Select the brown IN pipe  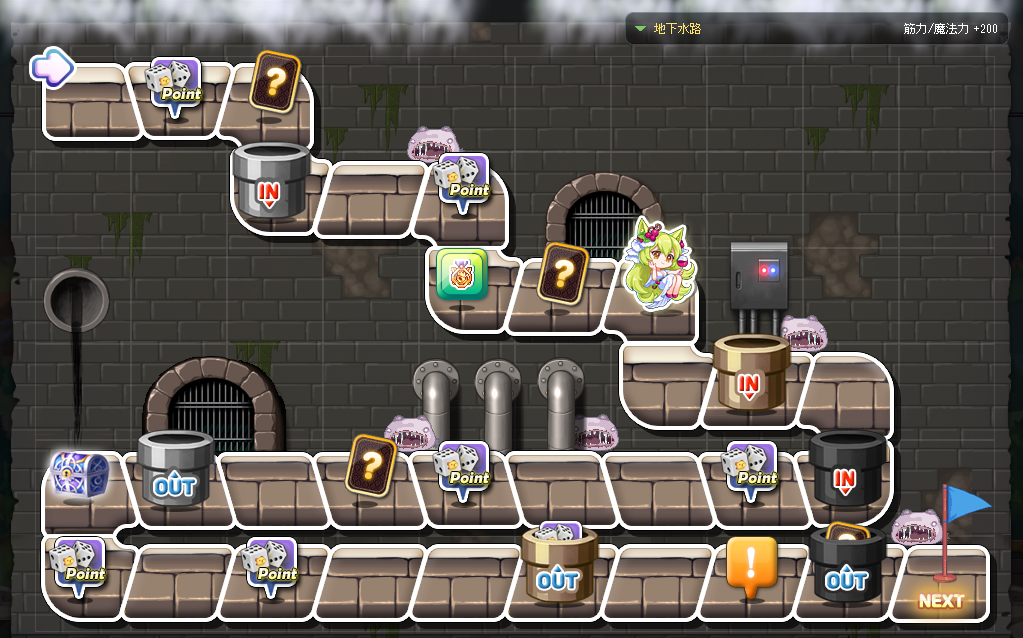click(750, 374)
